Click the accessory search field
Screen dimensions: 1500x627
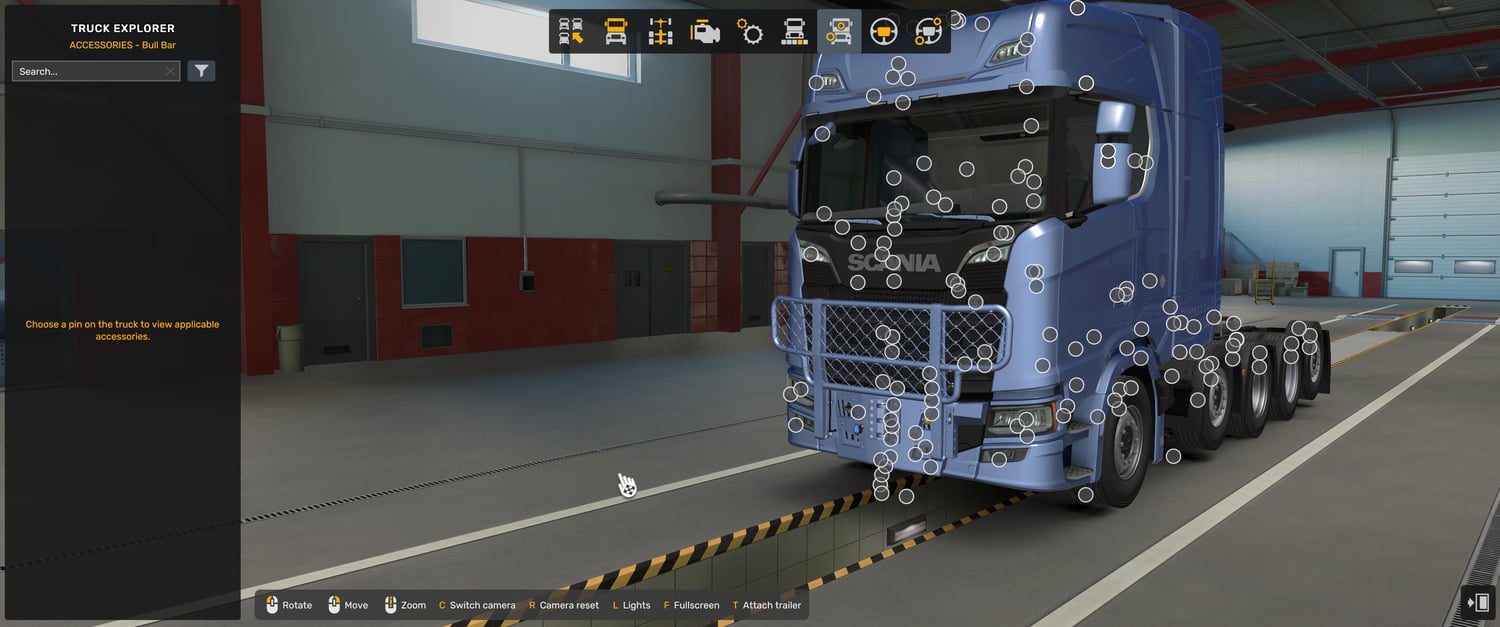[88, 71]
